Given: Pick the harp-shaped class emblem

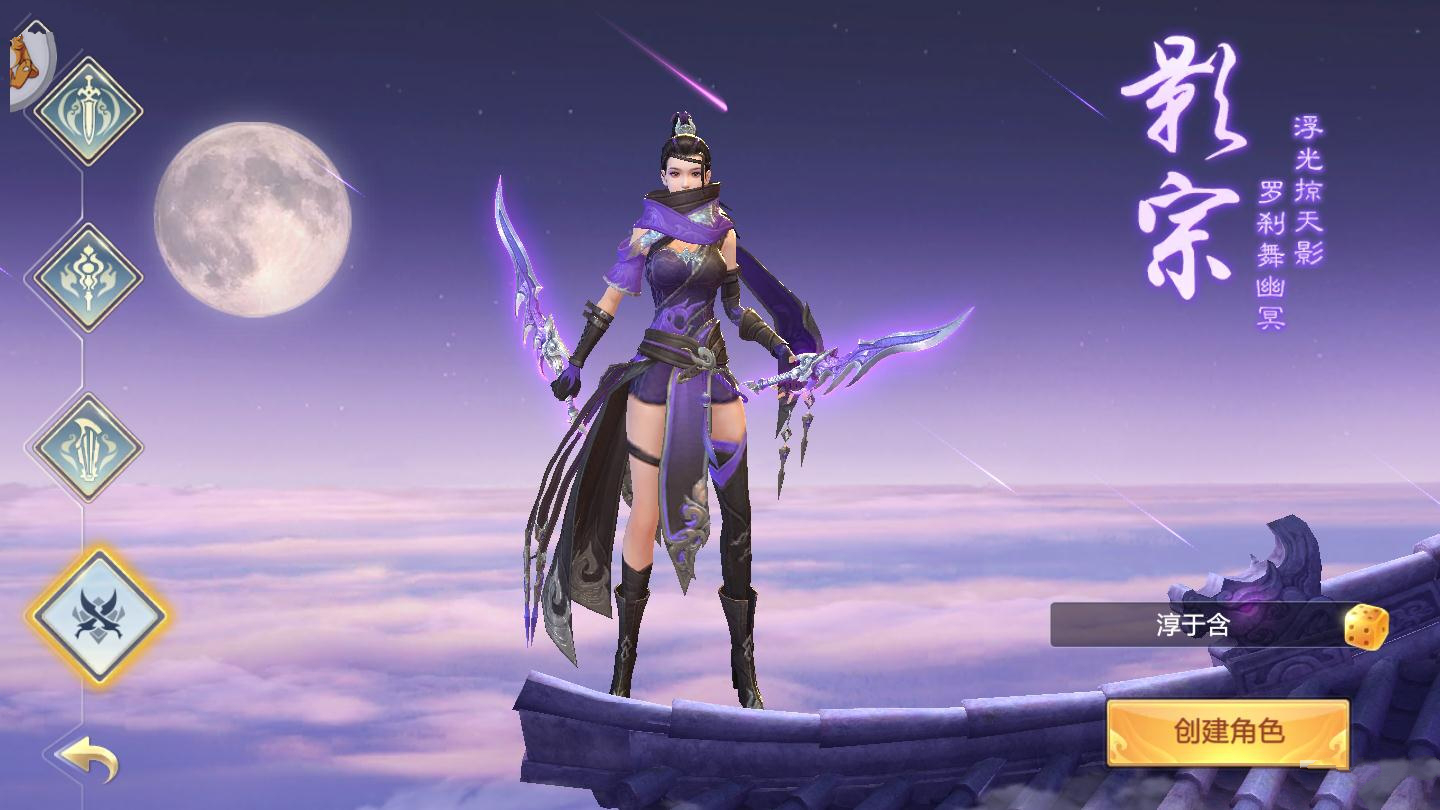Looking at the screenshot, I should [x=88, y=447].
